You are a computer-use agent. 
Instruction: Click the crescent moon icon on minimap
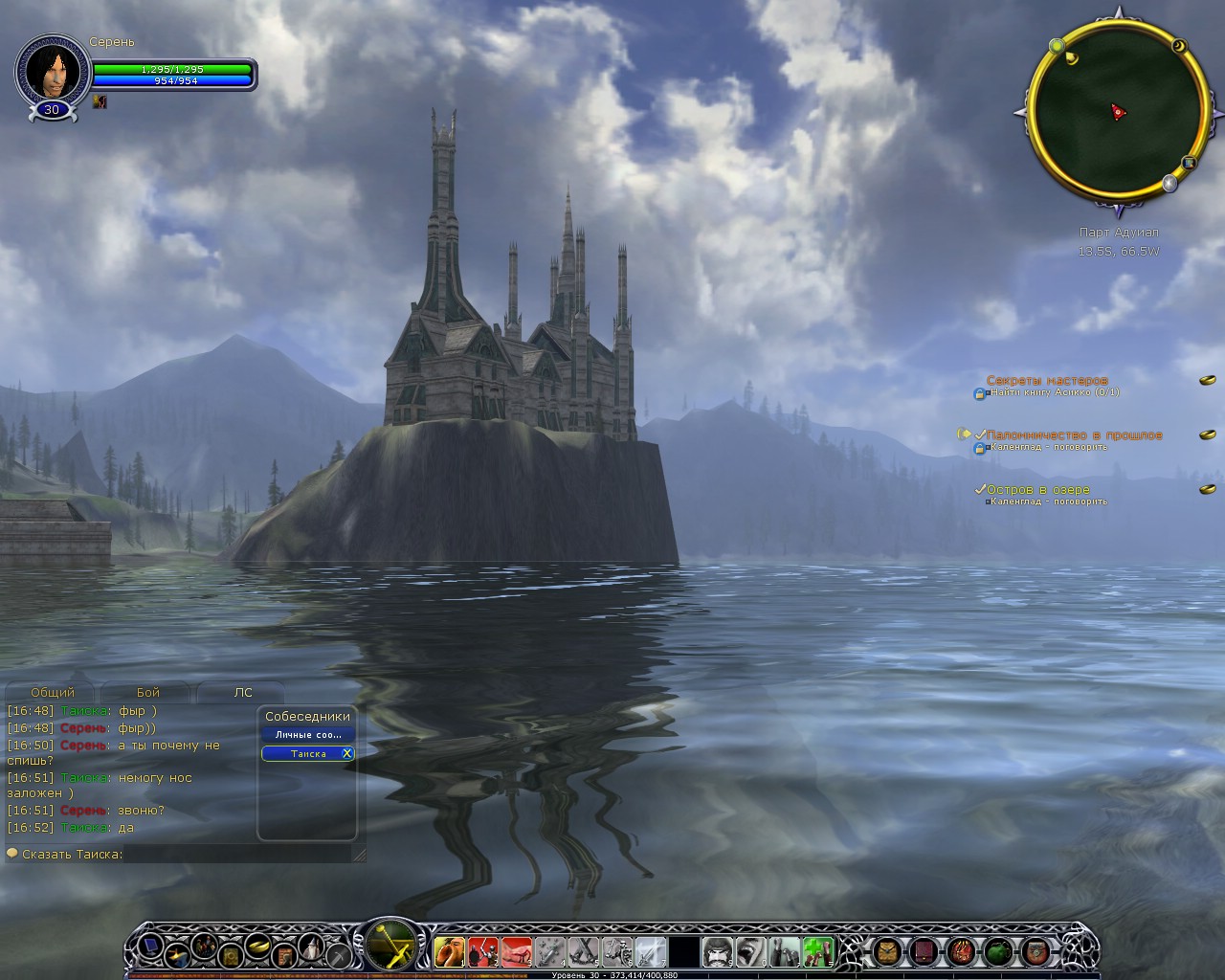[1178, 46]
